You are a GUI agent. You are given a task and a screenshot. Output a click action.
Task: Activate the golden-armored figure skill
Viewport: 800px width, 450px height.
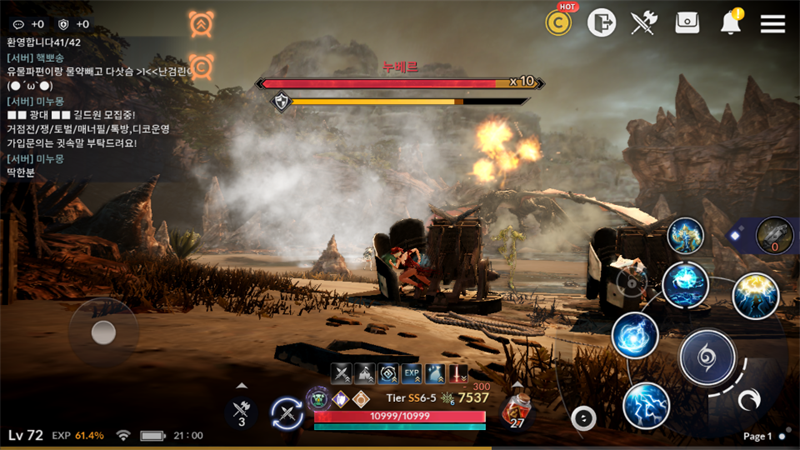pyautogui.click(x=686, y=236)
